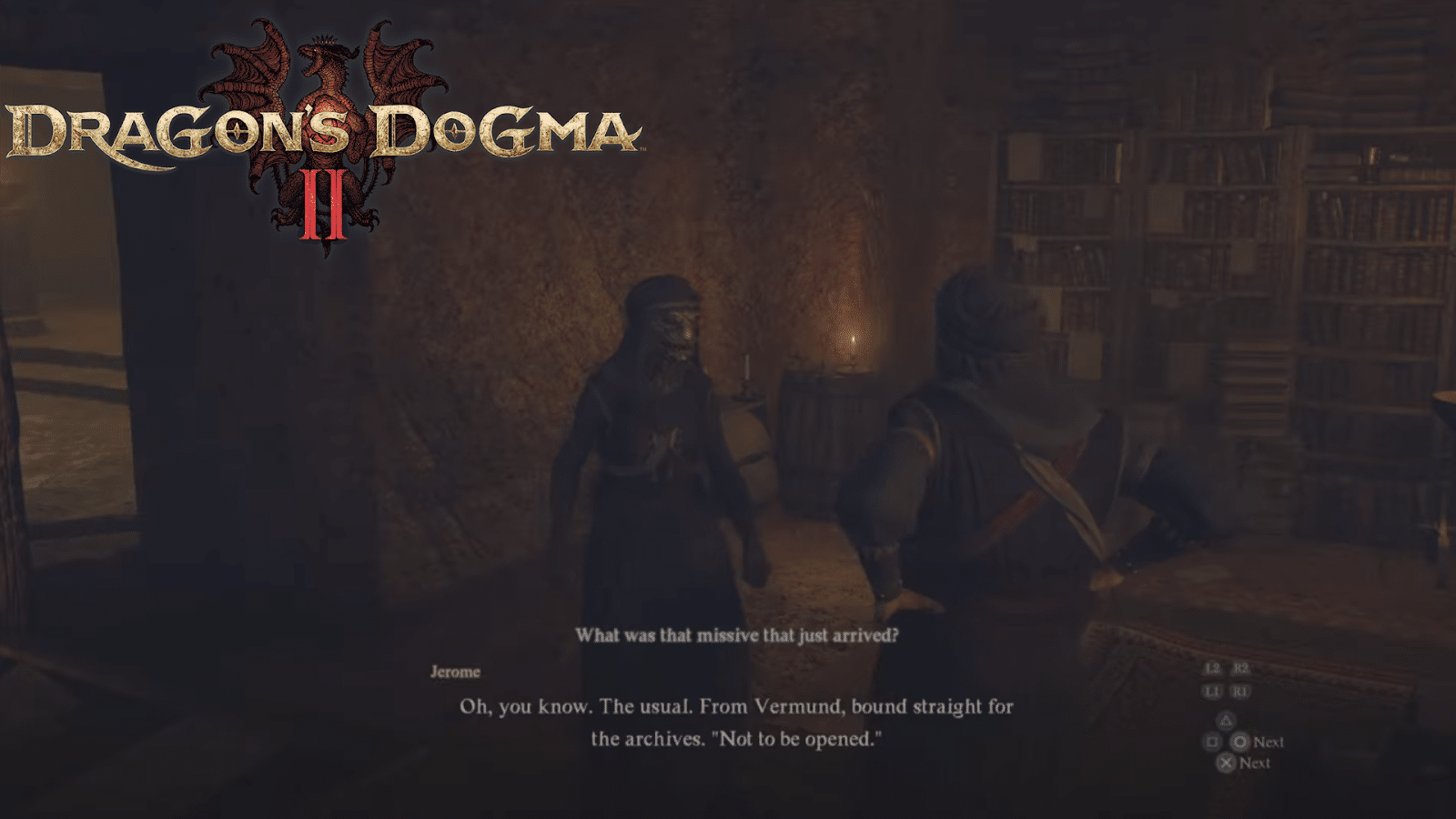Select the Square button prompt icon
Image resolution: width=1456 pixels, height=819 pixels.
pos(1212,743)
